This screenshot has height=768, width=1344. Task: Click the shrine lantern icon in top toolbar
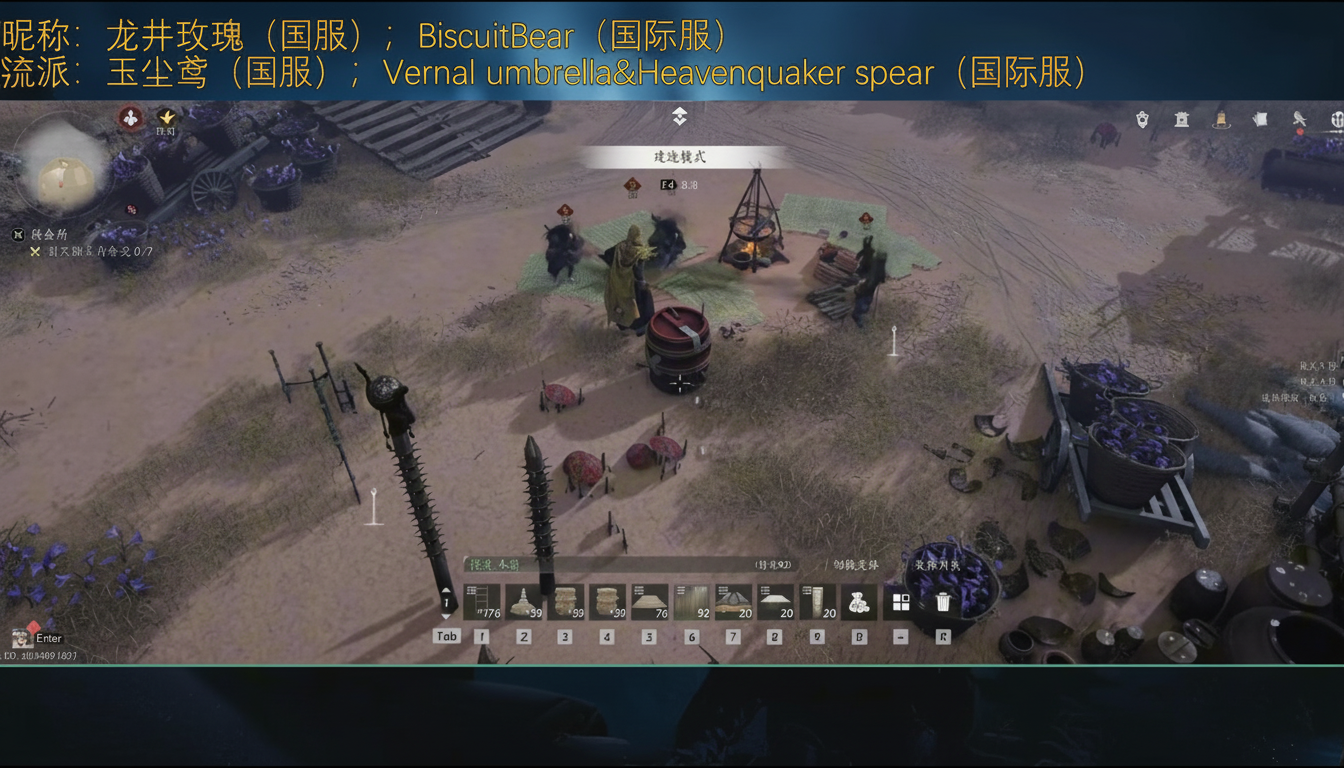[1180, 118]
